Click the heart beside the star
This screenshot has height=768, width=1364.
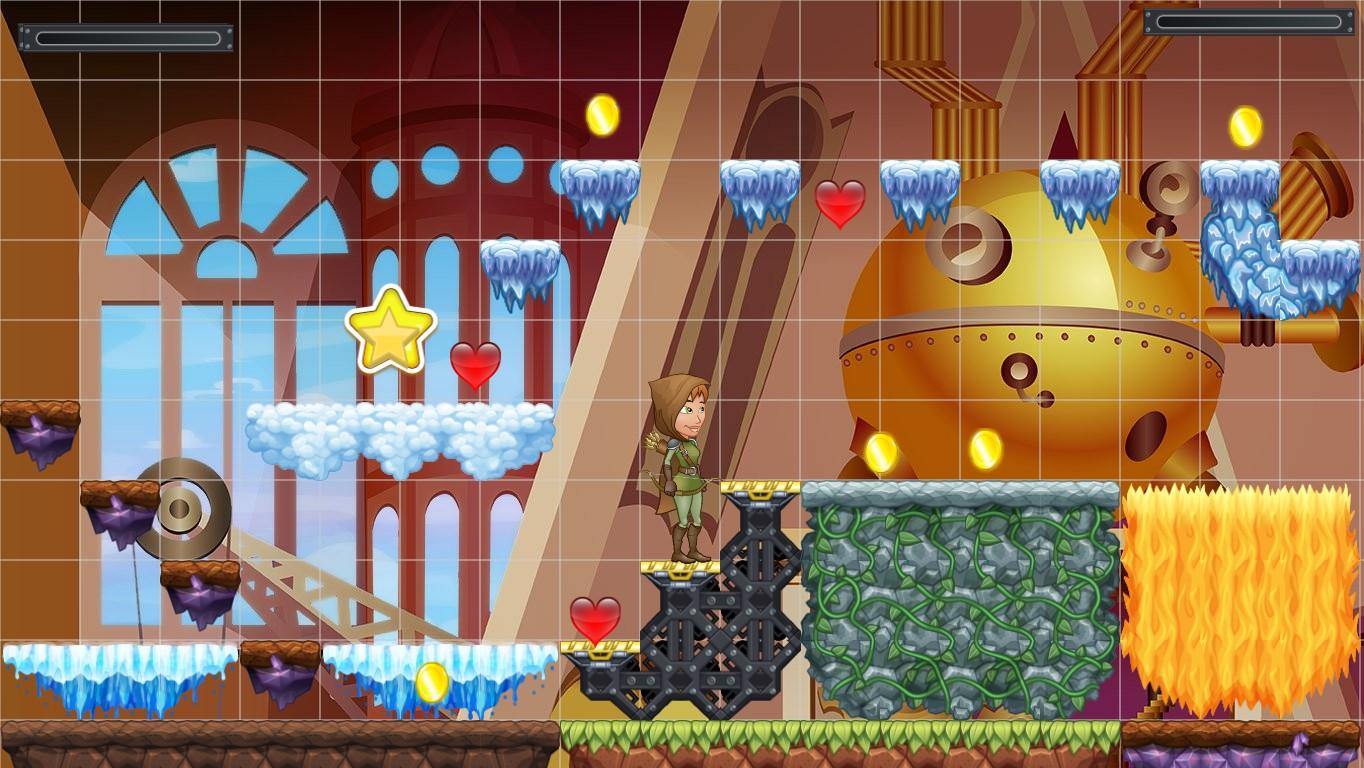click(474, 367)
